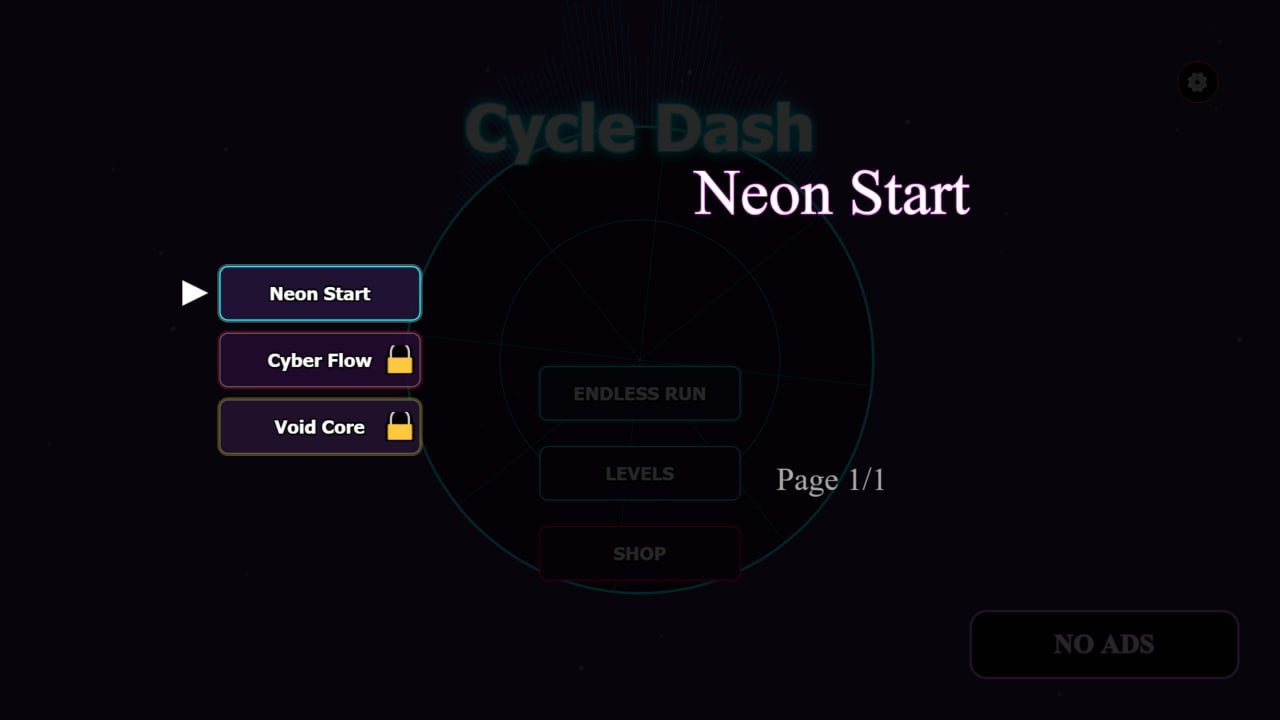Click the Neon Start header text
Screen dimensions: 1280x720
coord(832,192)
